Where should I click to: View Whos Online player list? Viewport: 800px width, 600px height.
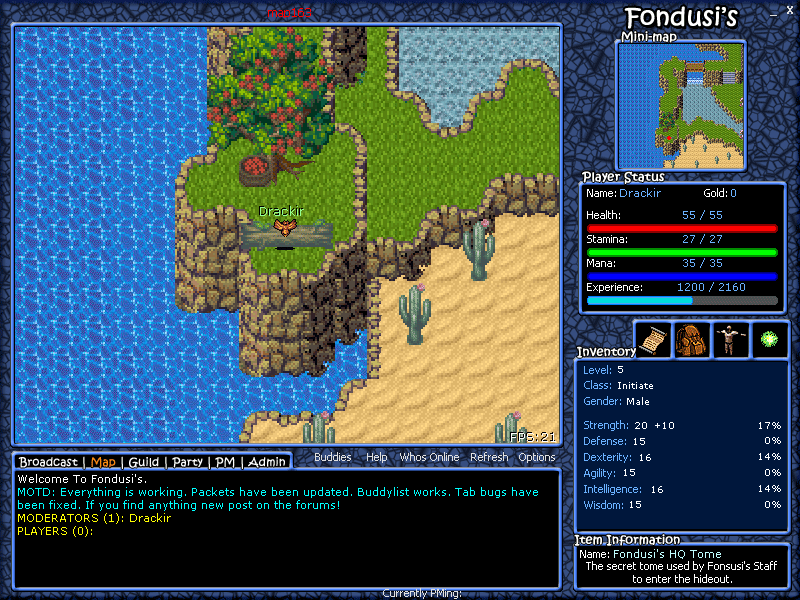pyautogui.click(x=429, y=457)
